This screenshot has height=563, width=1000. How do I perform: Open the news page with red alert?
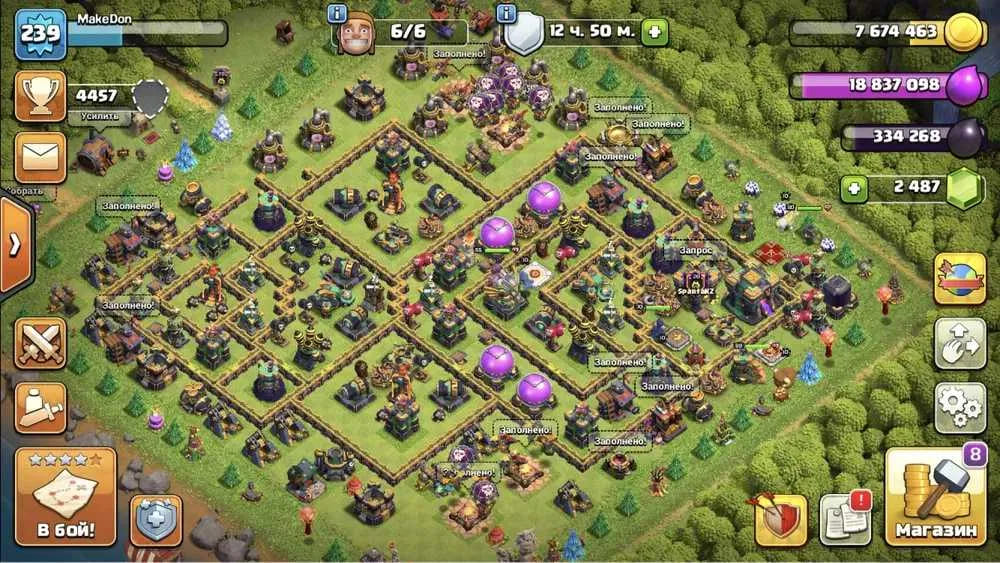click(x=845, y=519)
